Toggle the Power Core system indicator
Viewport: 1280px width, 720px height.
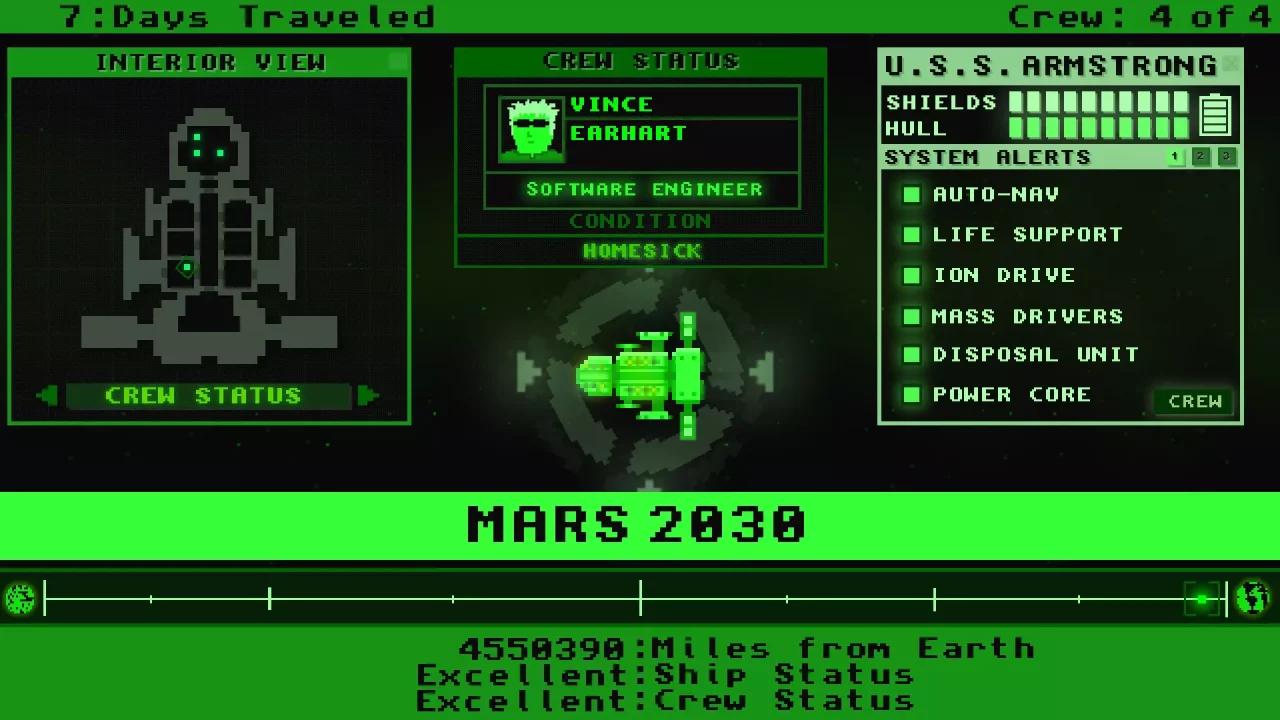point(911,394)
